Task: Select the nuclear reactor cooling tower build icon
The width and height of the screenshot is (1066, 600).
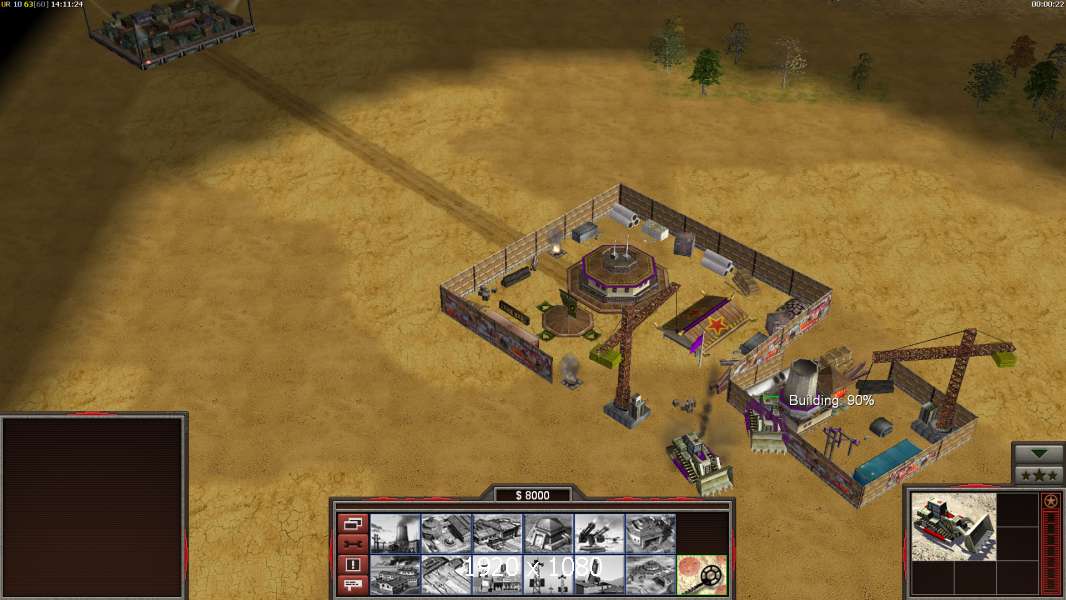Action: [x=395, y=534]
